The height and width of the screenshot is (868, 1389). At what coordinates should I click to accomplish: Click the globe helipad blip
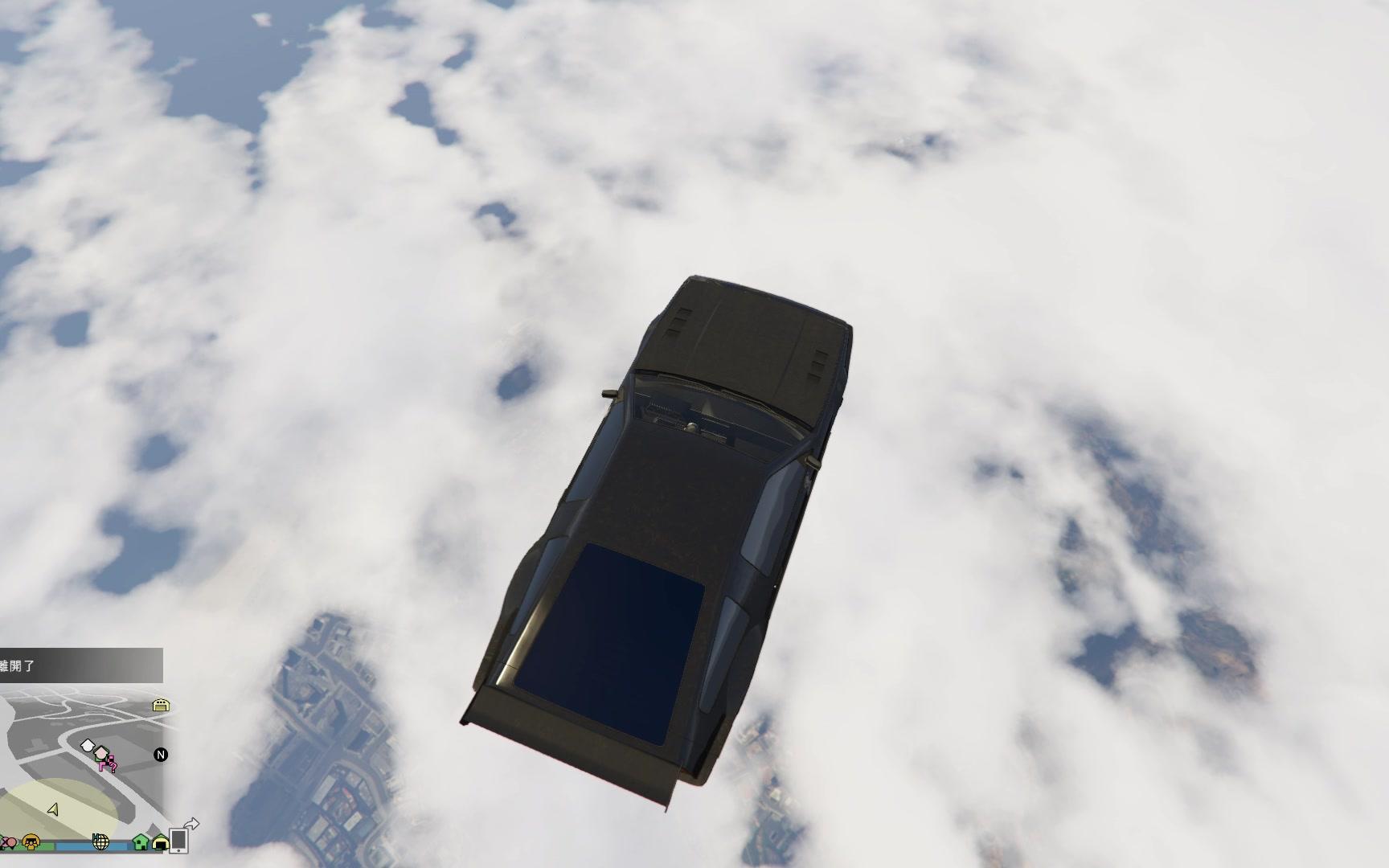100,841
